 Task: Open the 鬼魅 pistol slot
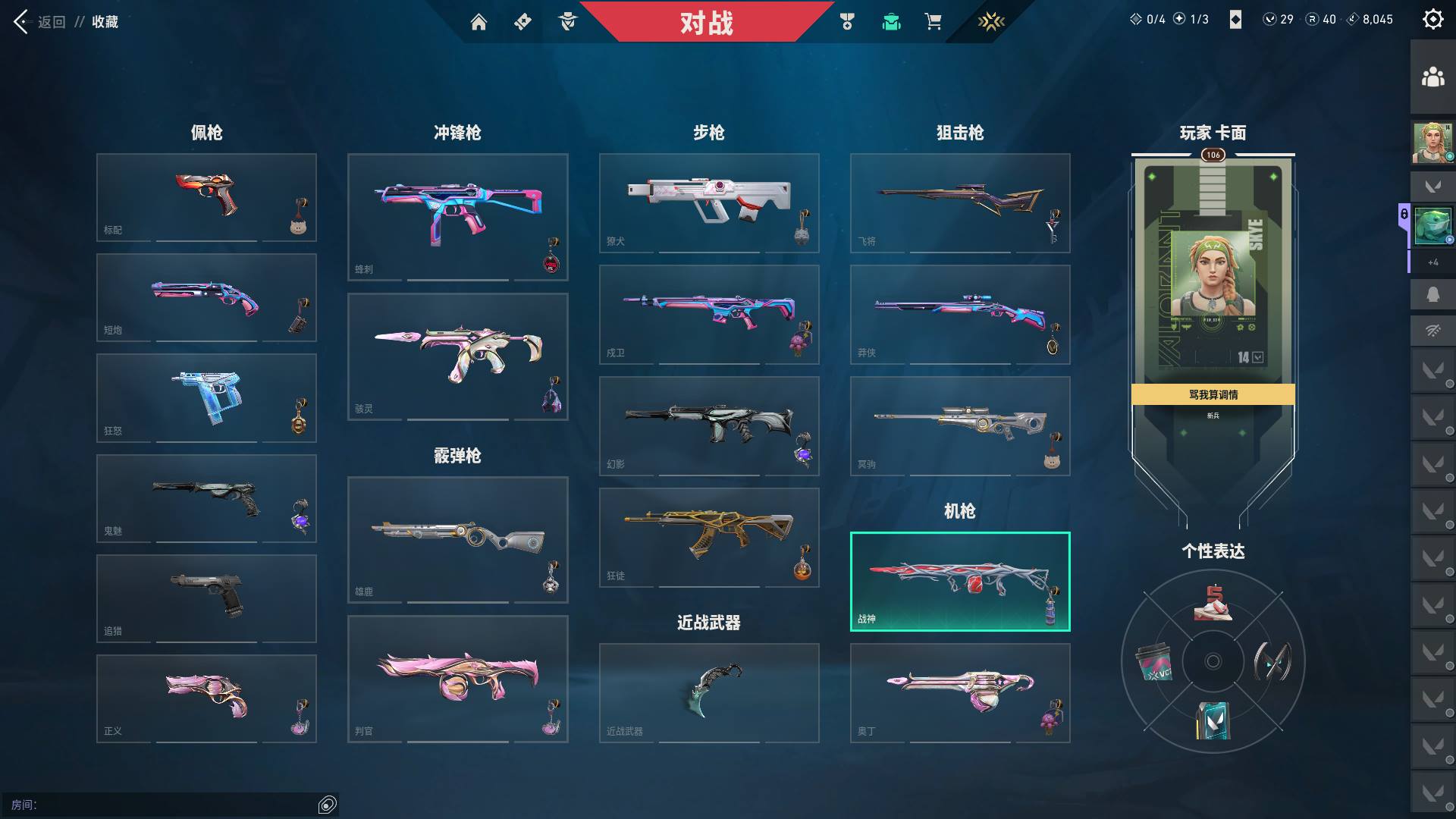pyautogui.click(x=206, y=498)
